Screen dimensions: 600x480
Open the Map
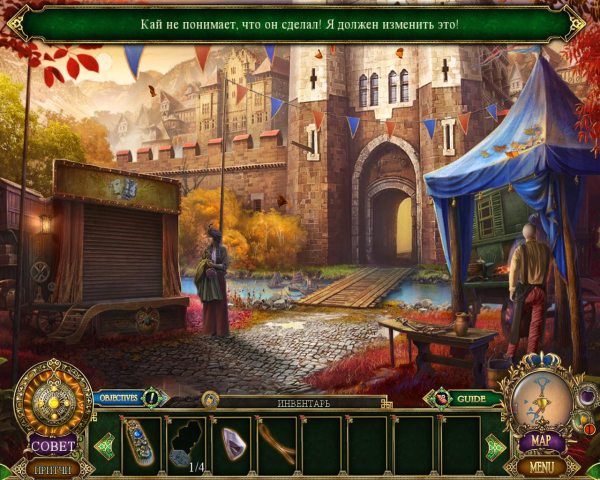click(x=541, y=441)
